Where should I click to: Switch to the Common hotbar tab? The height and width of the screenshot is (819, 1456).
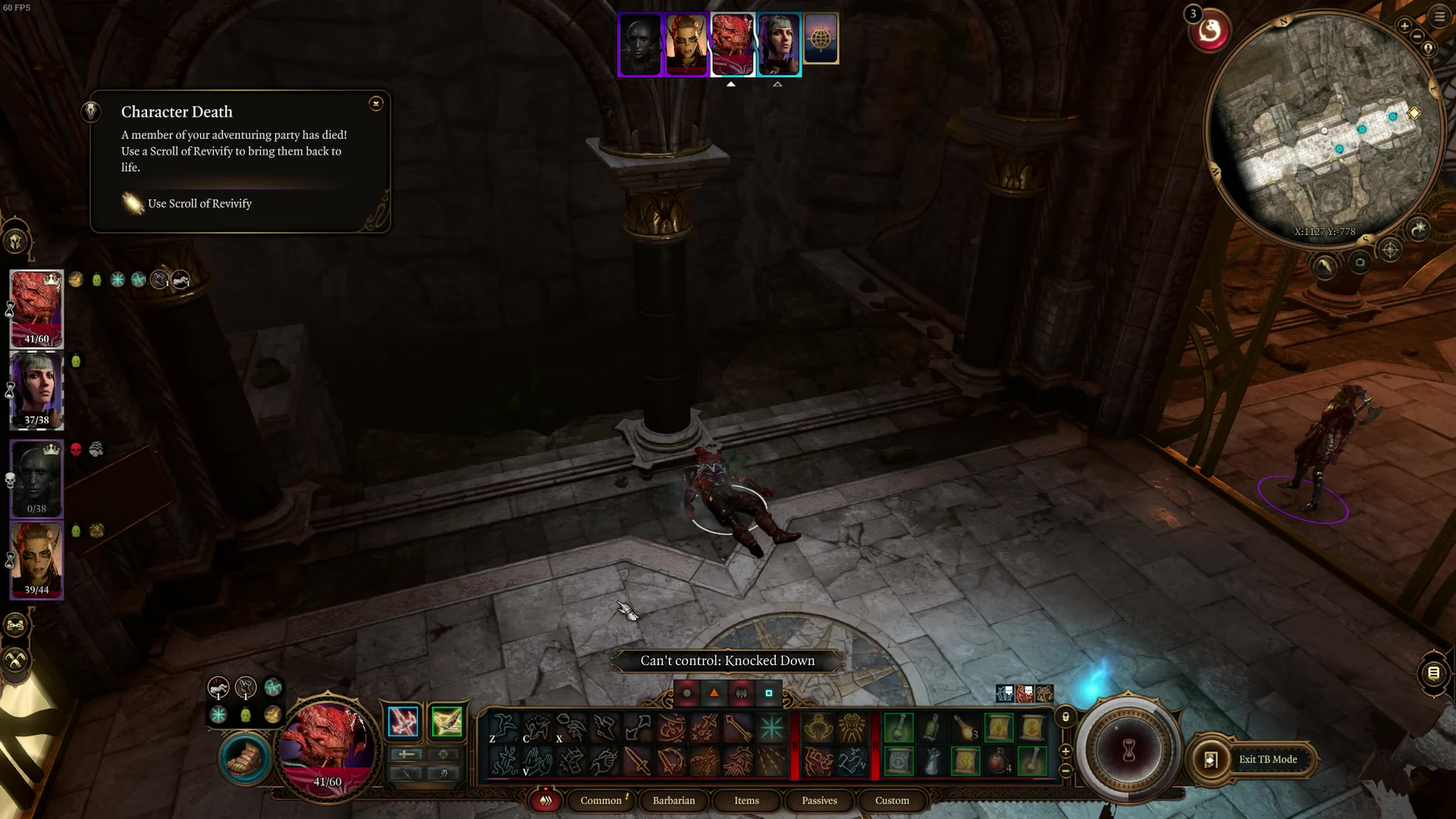tap(601, 800)
